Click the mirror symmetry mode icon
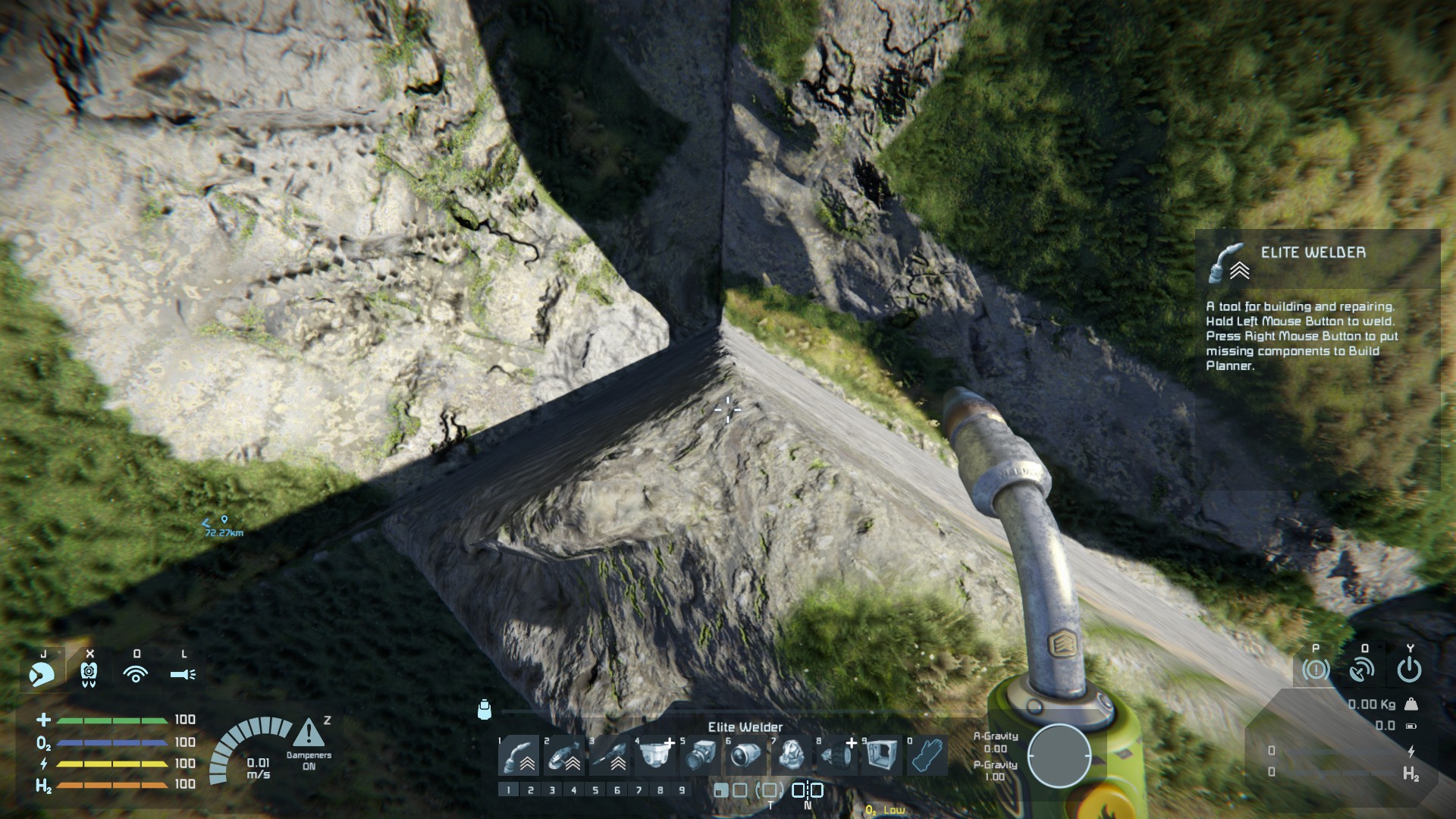The height and width of the screenshot is (819, 1456). [807, 790]
